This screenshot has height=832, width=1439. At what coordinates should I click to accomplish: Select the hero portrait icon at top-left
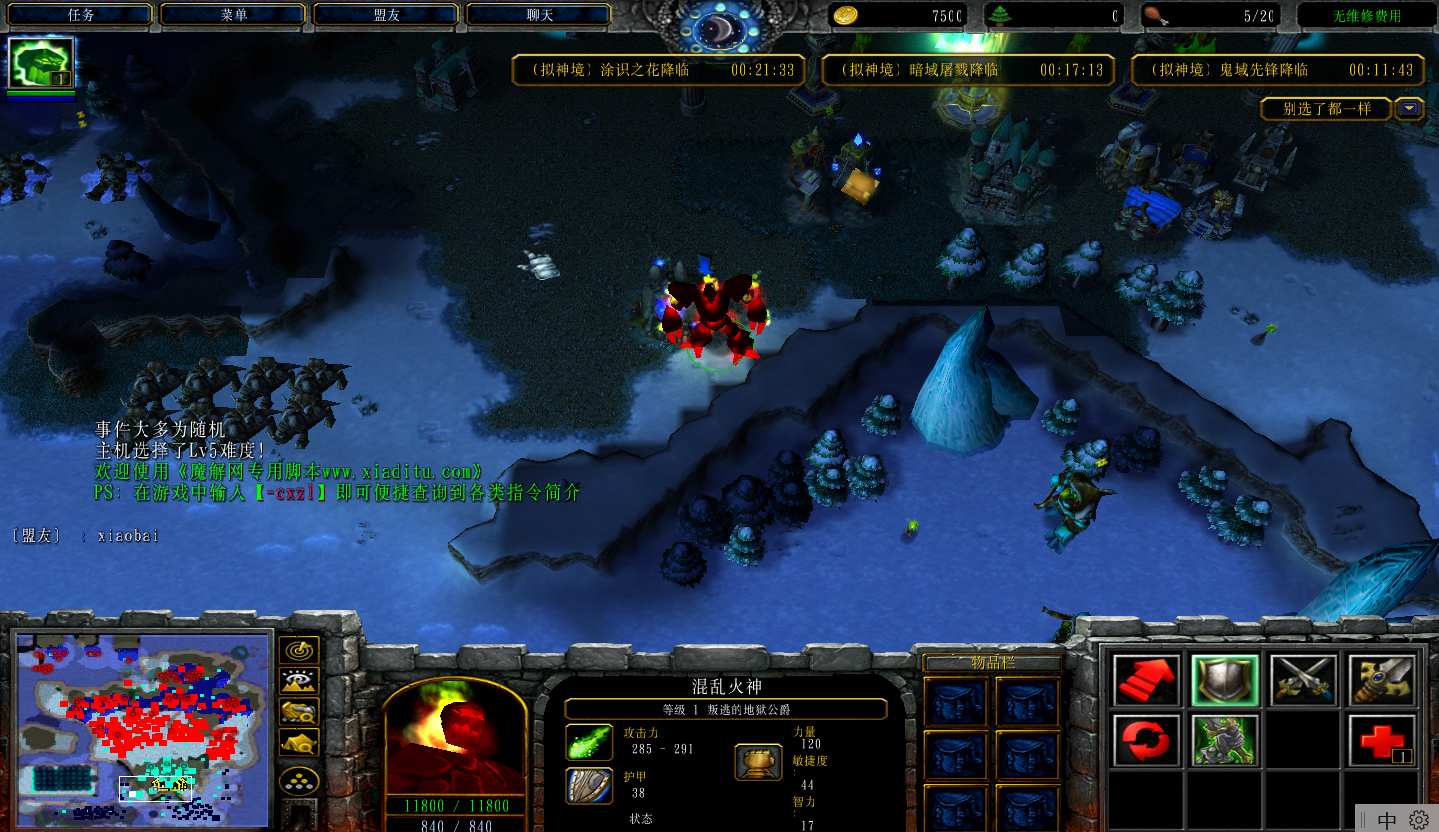(x=41, y=63)
